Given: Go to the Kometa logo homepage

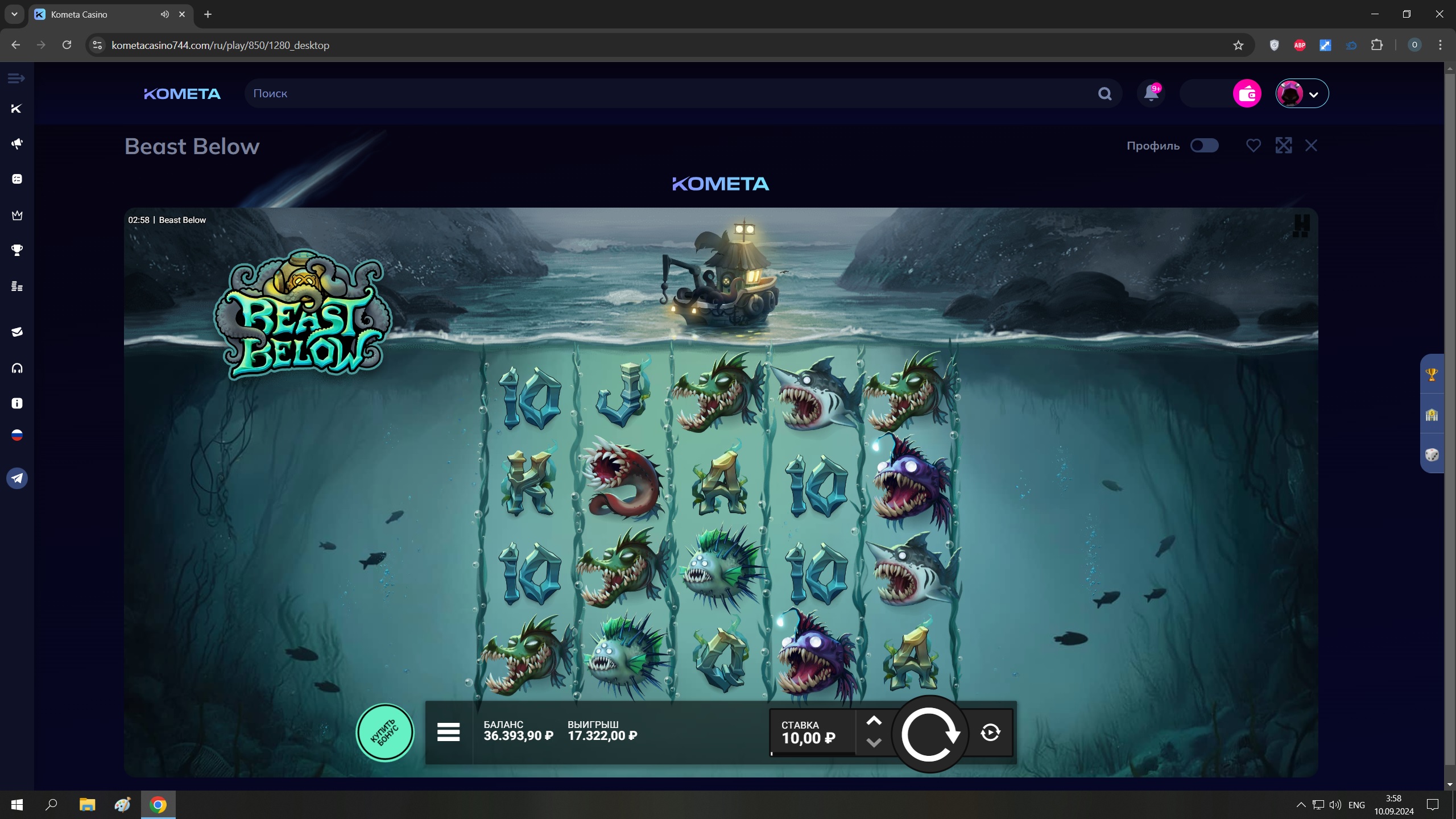Looking at the screenshot, I should [182, 94].
